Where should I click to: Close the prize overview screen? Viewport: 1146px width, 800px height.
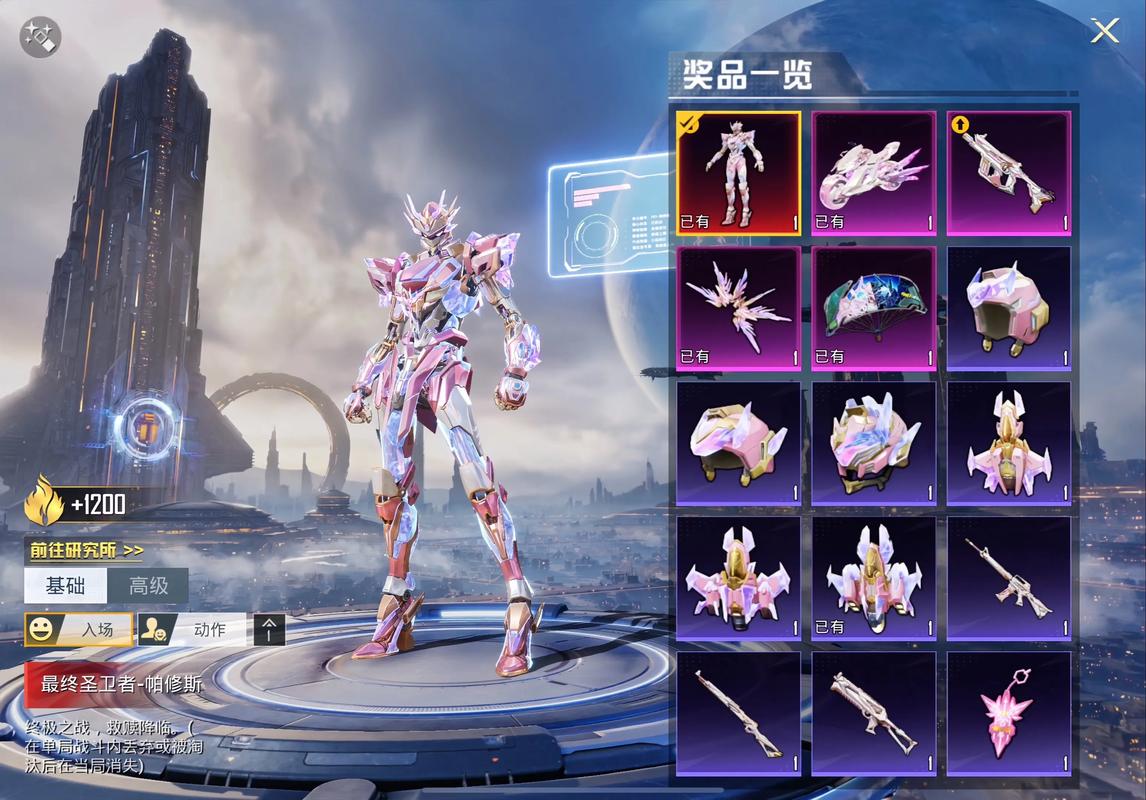click(x=1104, y=31)
